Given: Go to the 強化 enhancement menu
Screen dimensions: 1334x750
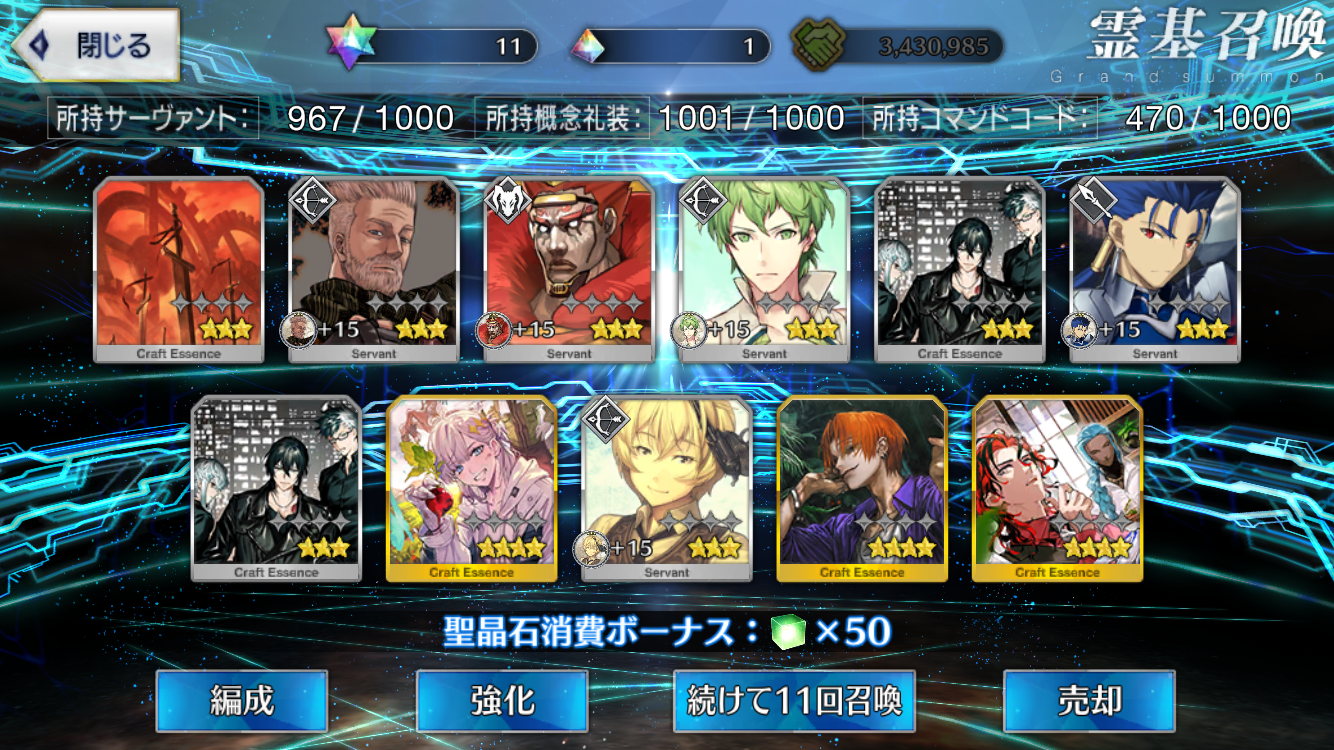Looking at the screenshot, I should click(x=502, y=701).
